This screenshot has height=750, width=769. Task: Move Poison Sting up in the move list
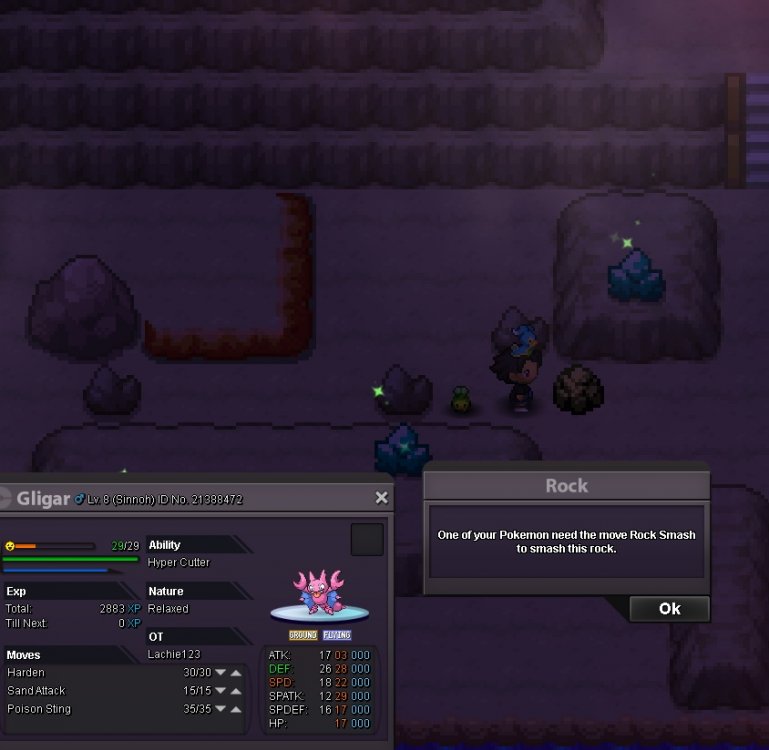tap(236, 709)
